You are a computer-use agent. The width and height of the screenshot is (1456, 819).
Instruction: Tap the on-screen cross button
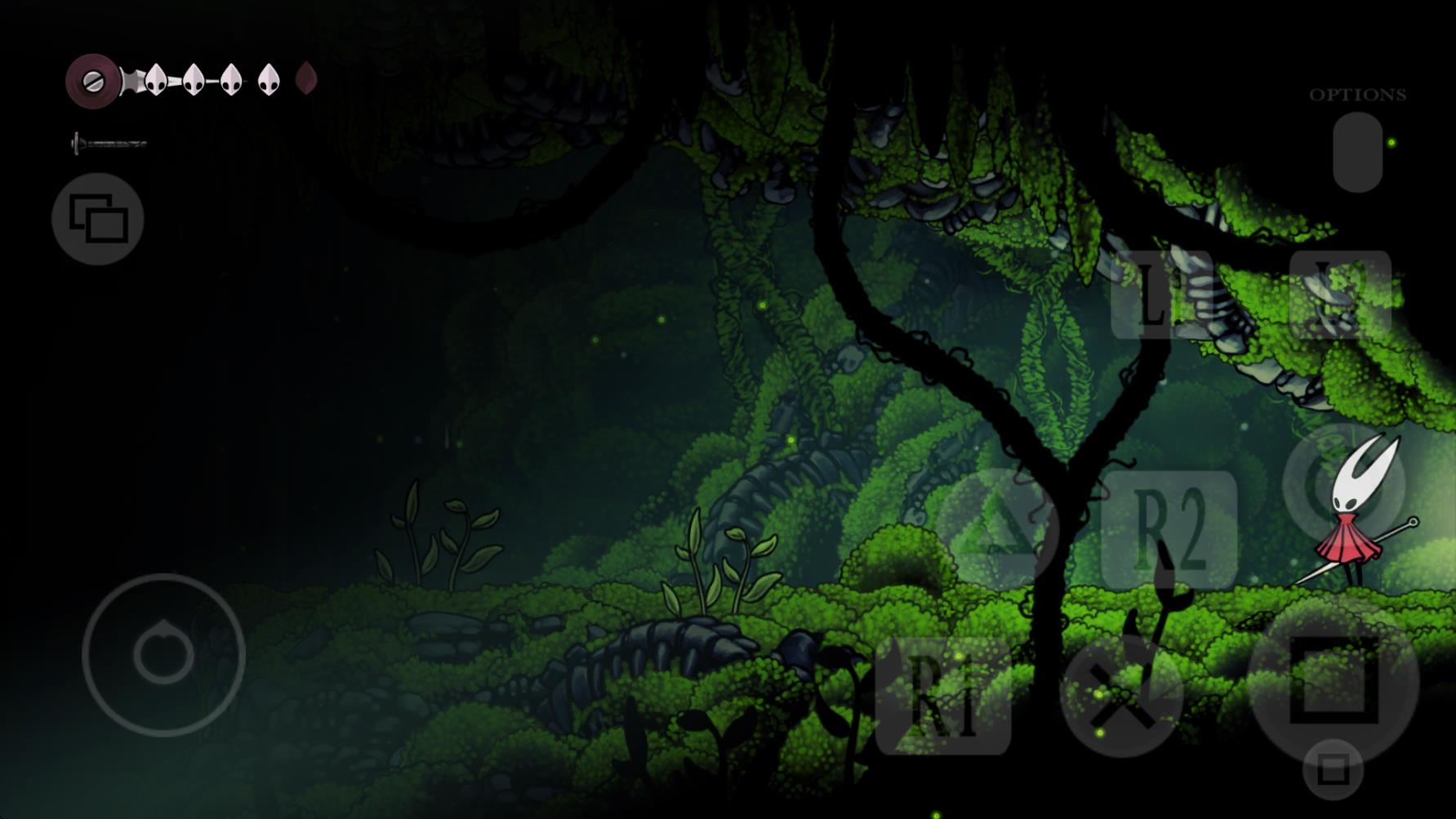[1121, 697]
